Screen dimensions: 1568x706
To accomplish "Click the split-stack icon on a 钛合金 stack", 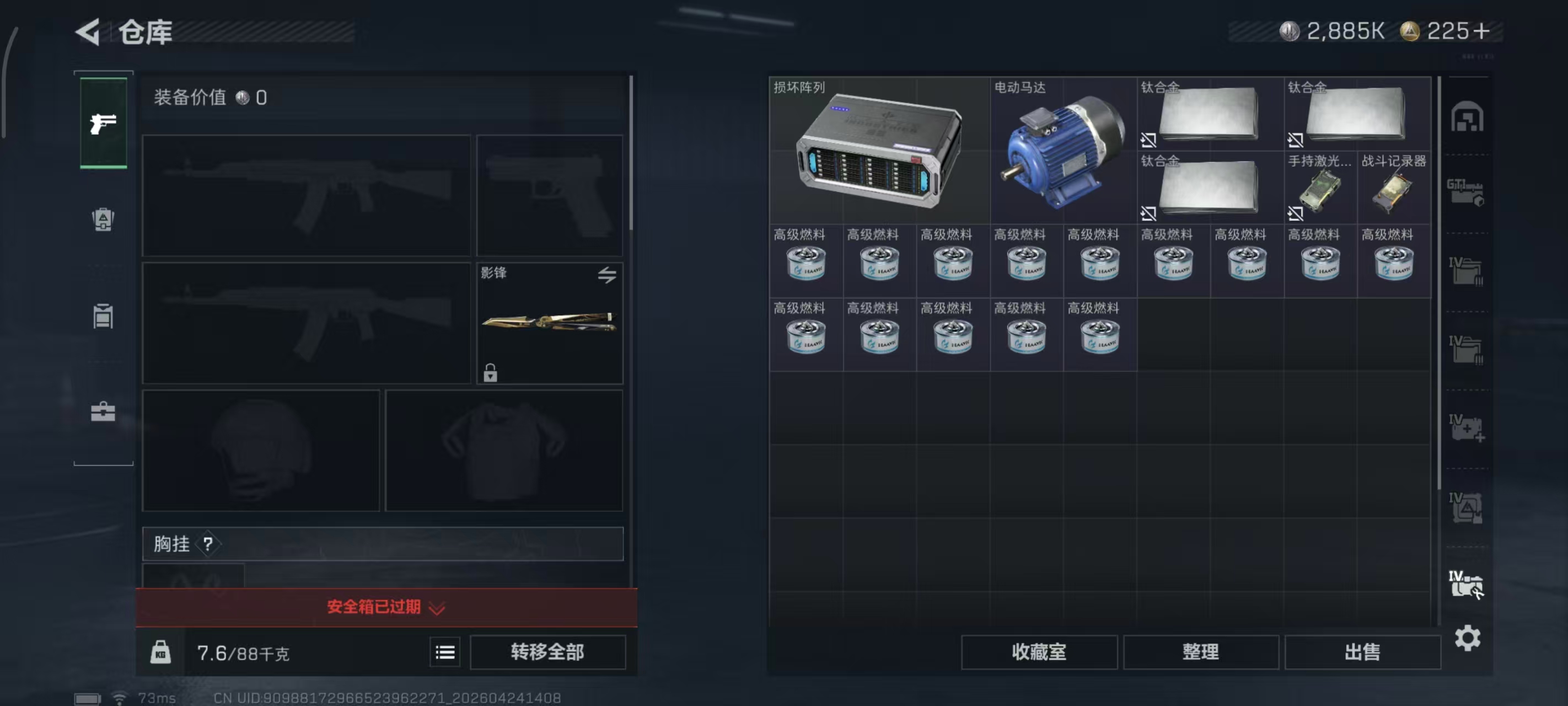I will click(x=1149, y=140).
